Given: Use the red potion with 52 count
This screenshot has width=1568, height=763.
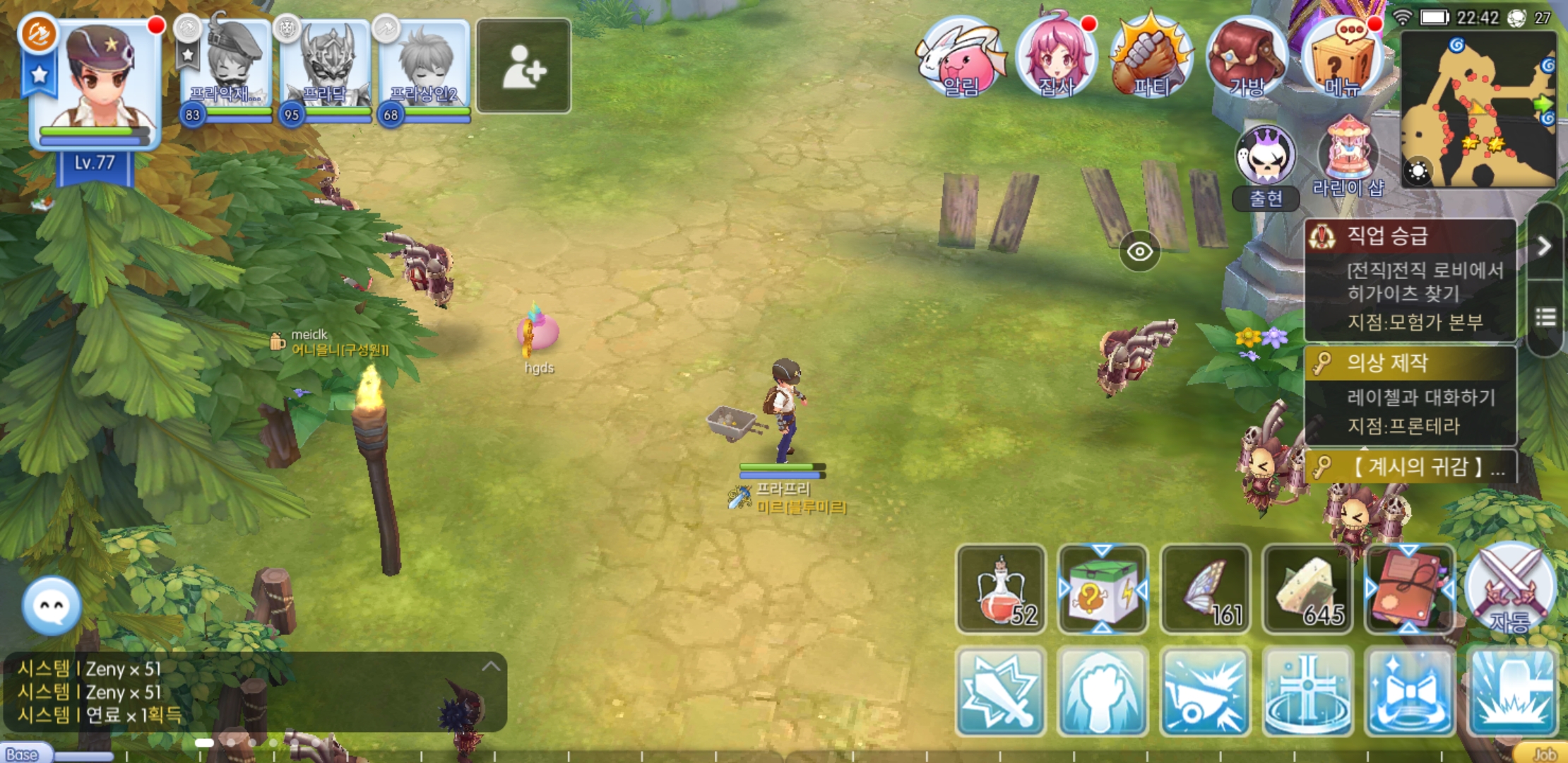Looking at the screenshot, I should pos(1002,589).
